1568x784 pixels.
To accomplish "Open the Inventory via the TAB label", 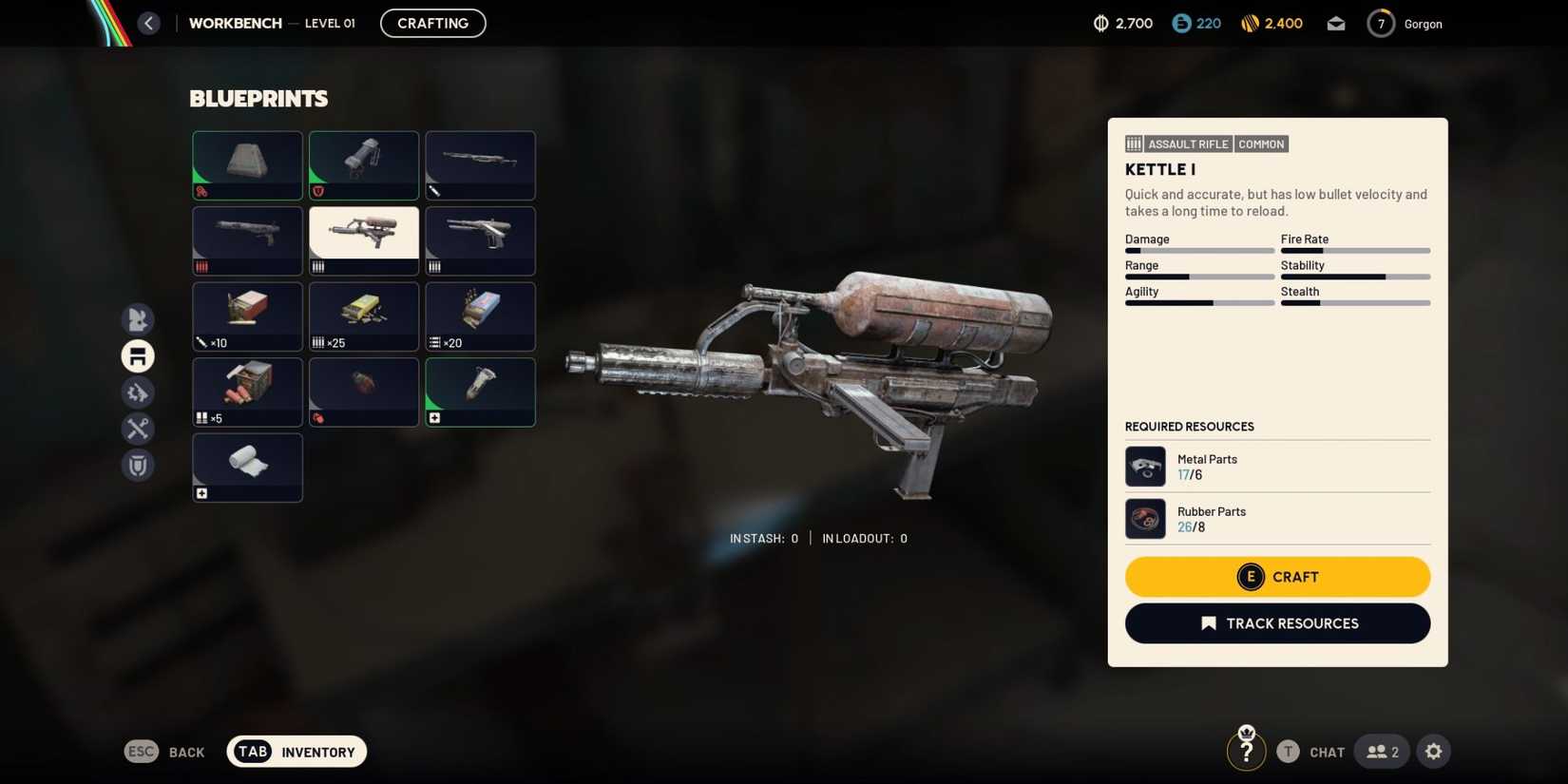I will [x=252, y=751].
